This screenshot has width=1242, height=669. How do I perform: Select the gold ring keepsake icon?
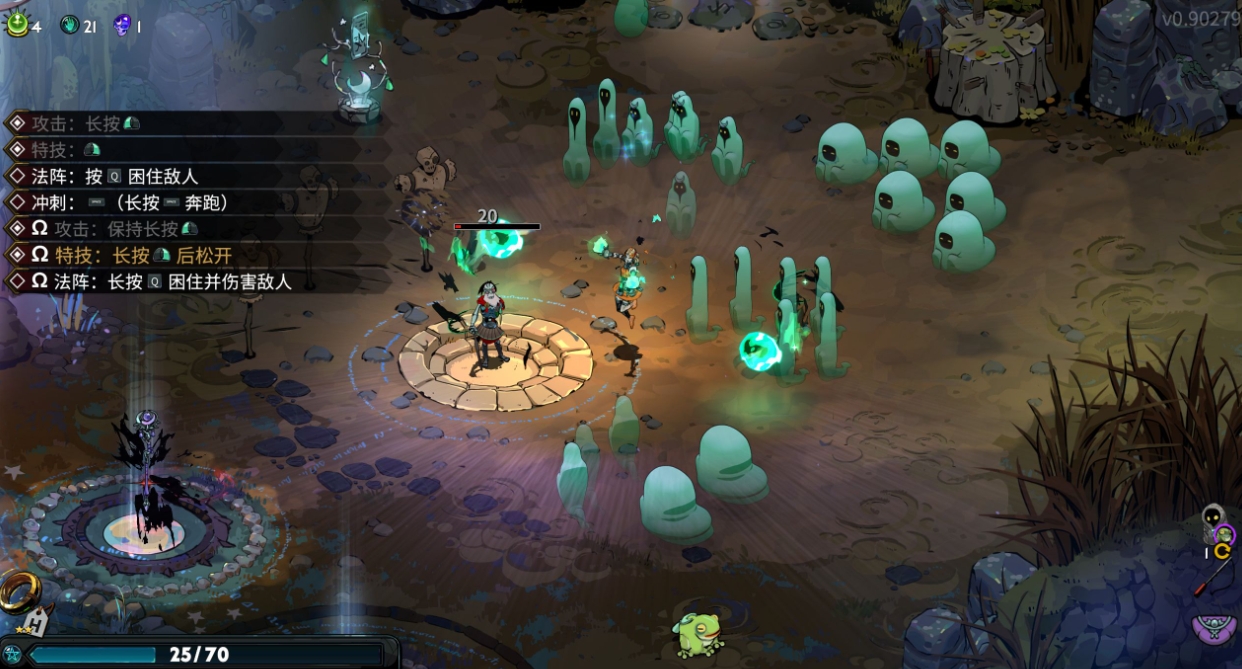coord(18,594)
